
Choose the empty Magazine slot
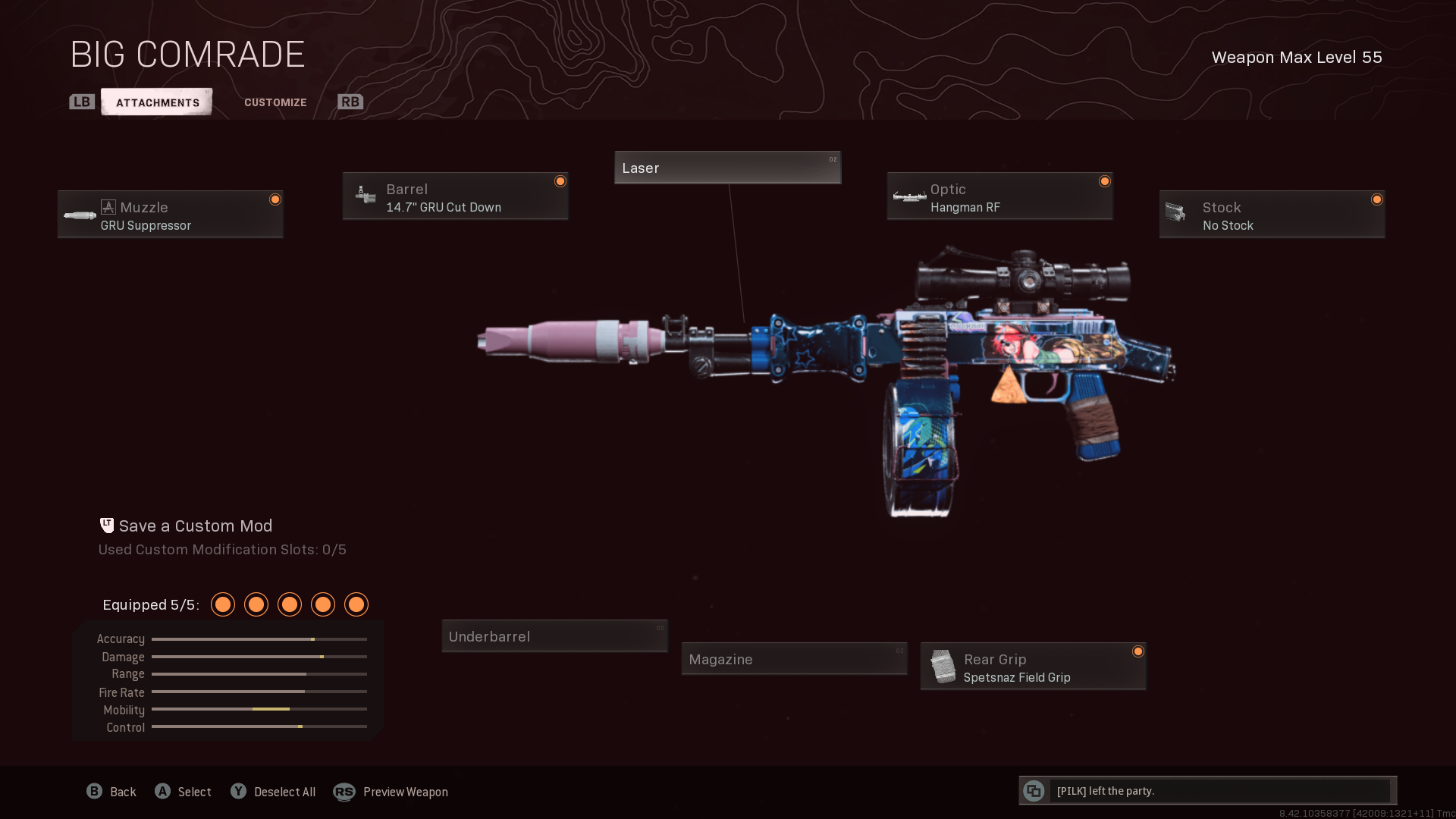(794, 659)
